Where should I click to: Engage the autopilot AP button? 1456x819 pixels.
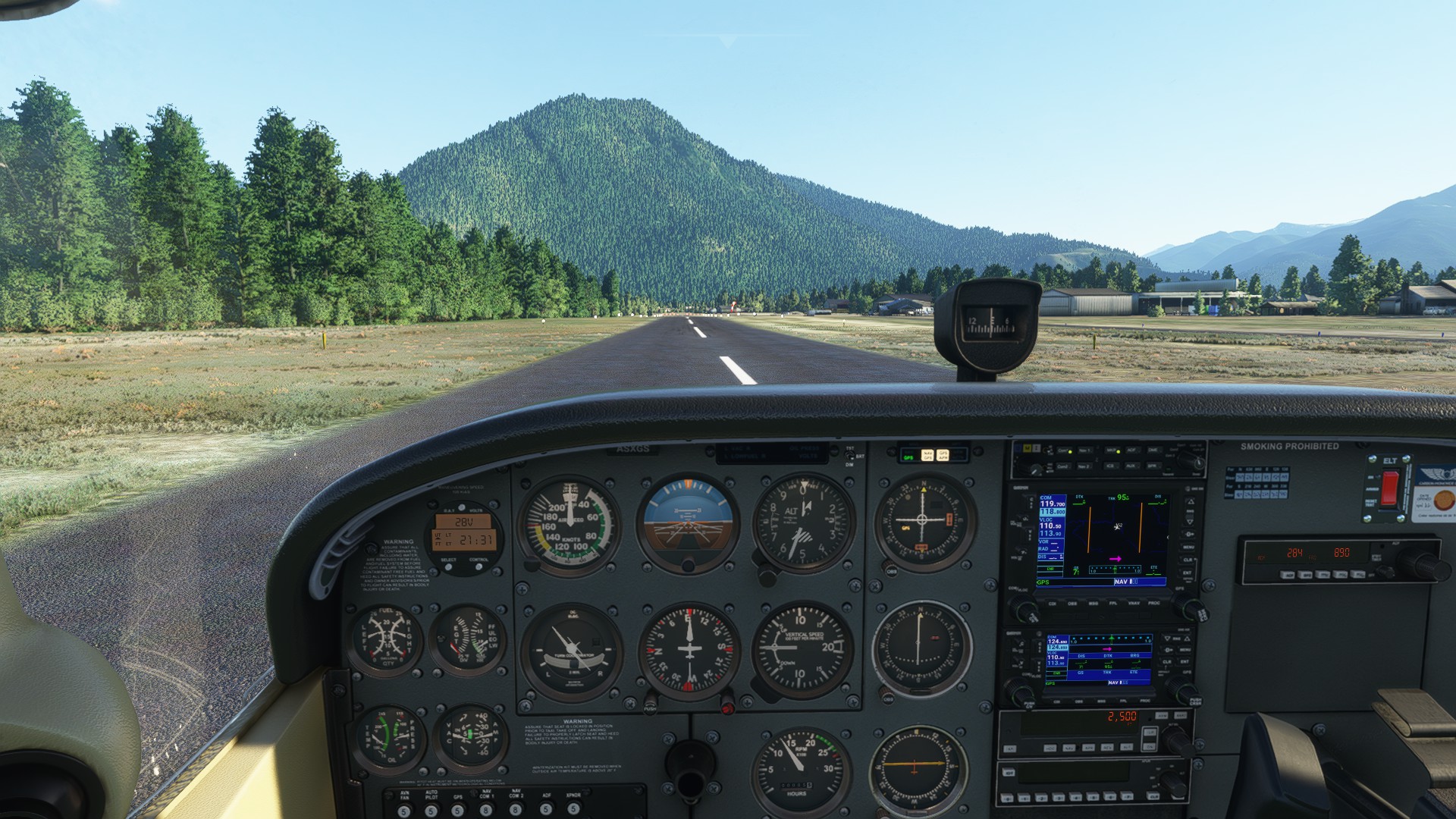(x=1011, y=748)
